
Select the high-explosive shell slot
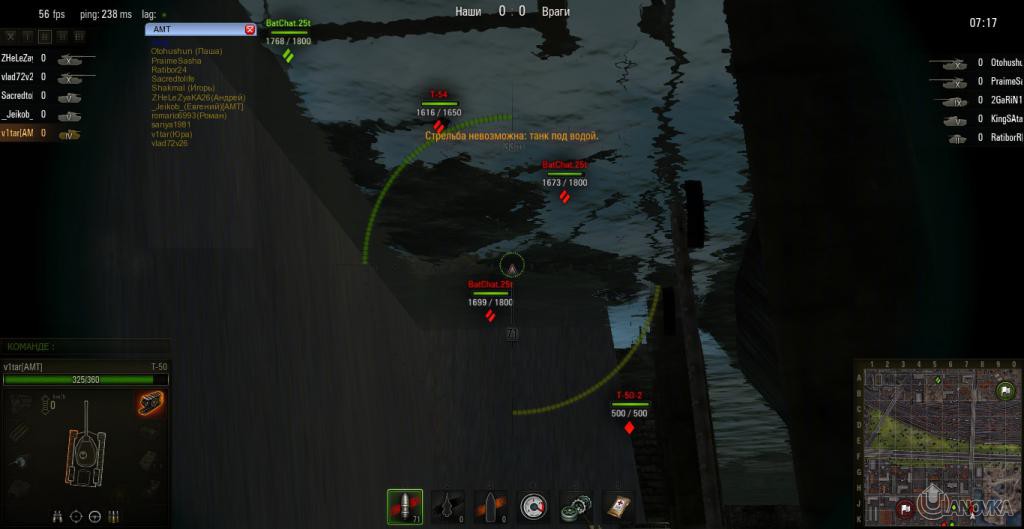pyautogui.click(x=491, y=507)
